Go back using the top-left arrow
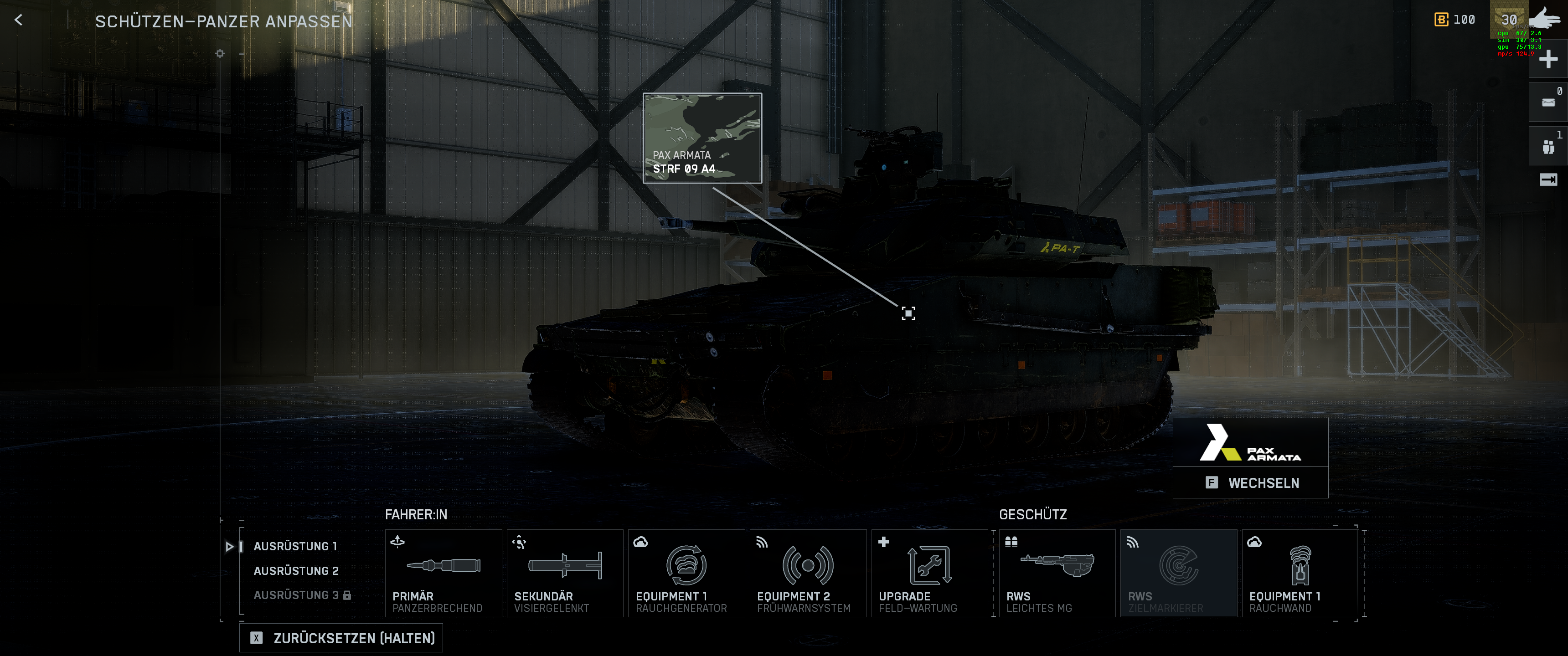The height and width of the screenshot is (656, 1568). 18,20
